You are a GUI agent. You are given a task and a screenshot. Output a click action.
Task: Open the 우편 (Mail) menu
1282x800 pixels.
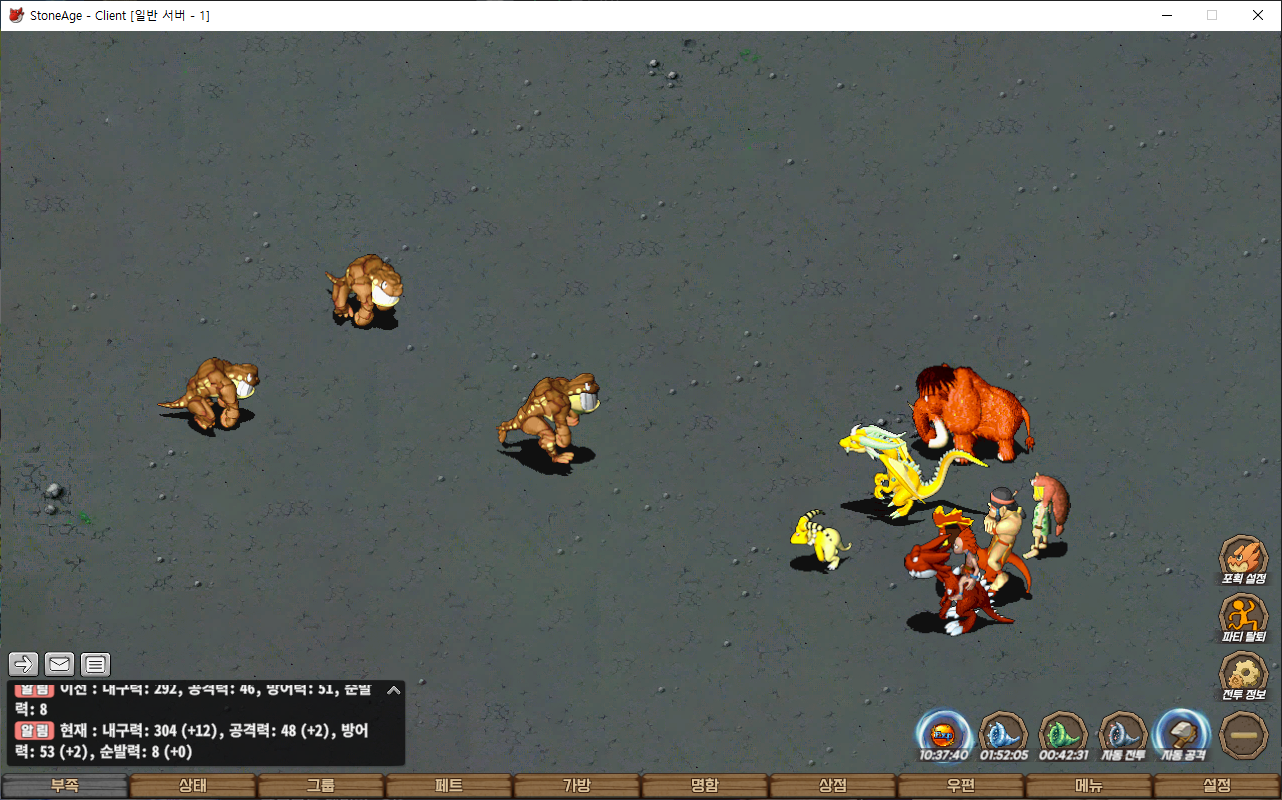[961, 786]
